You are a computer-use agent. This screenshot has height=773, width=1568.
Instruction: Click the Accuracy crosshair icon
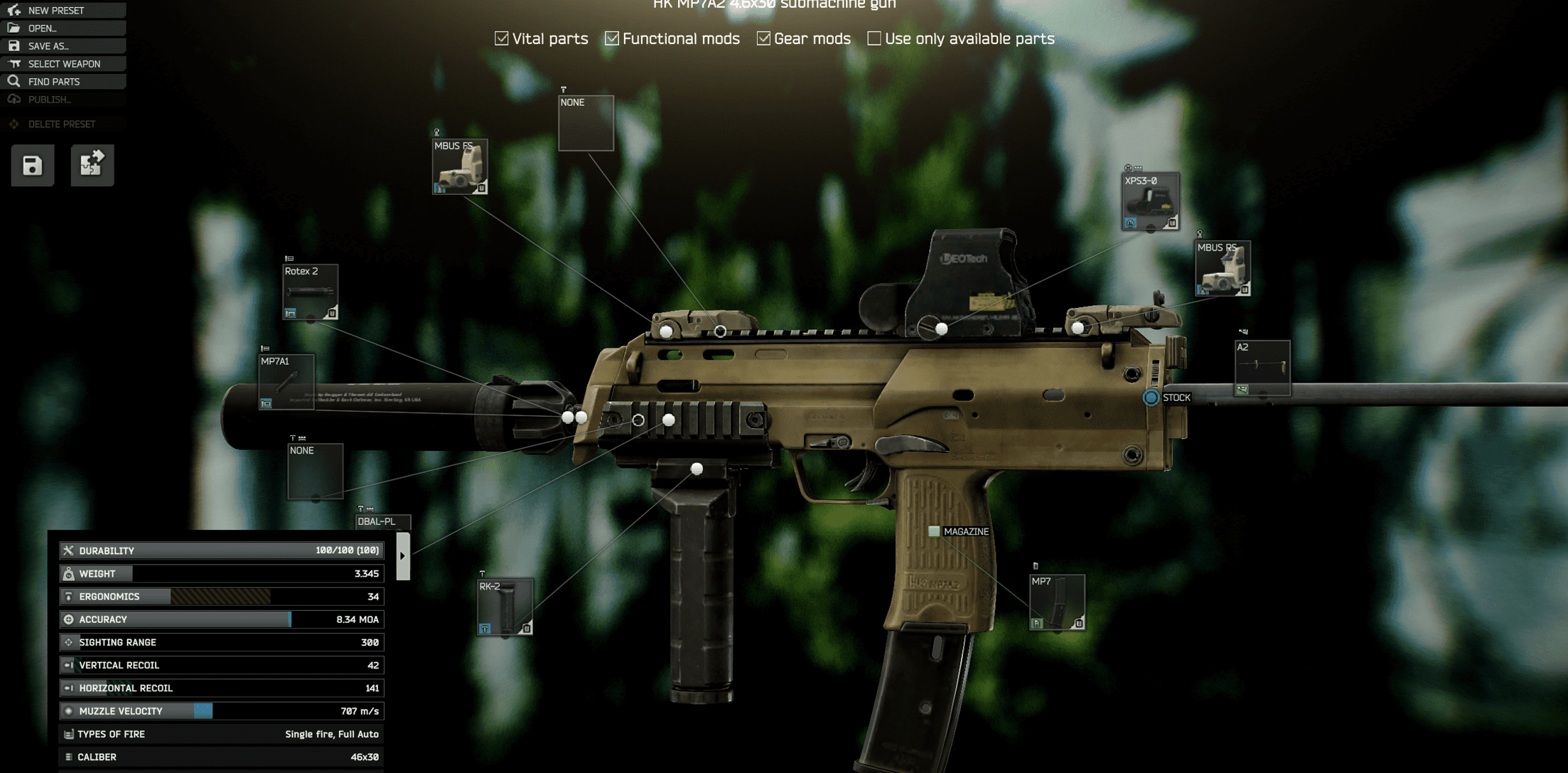(69, 619)
